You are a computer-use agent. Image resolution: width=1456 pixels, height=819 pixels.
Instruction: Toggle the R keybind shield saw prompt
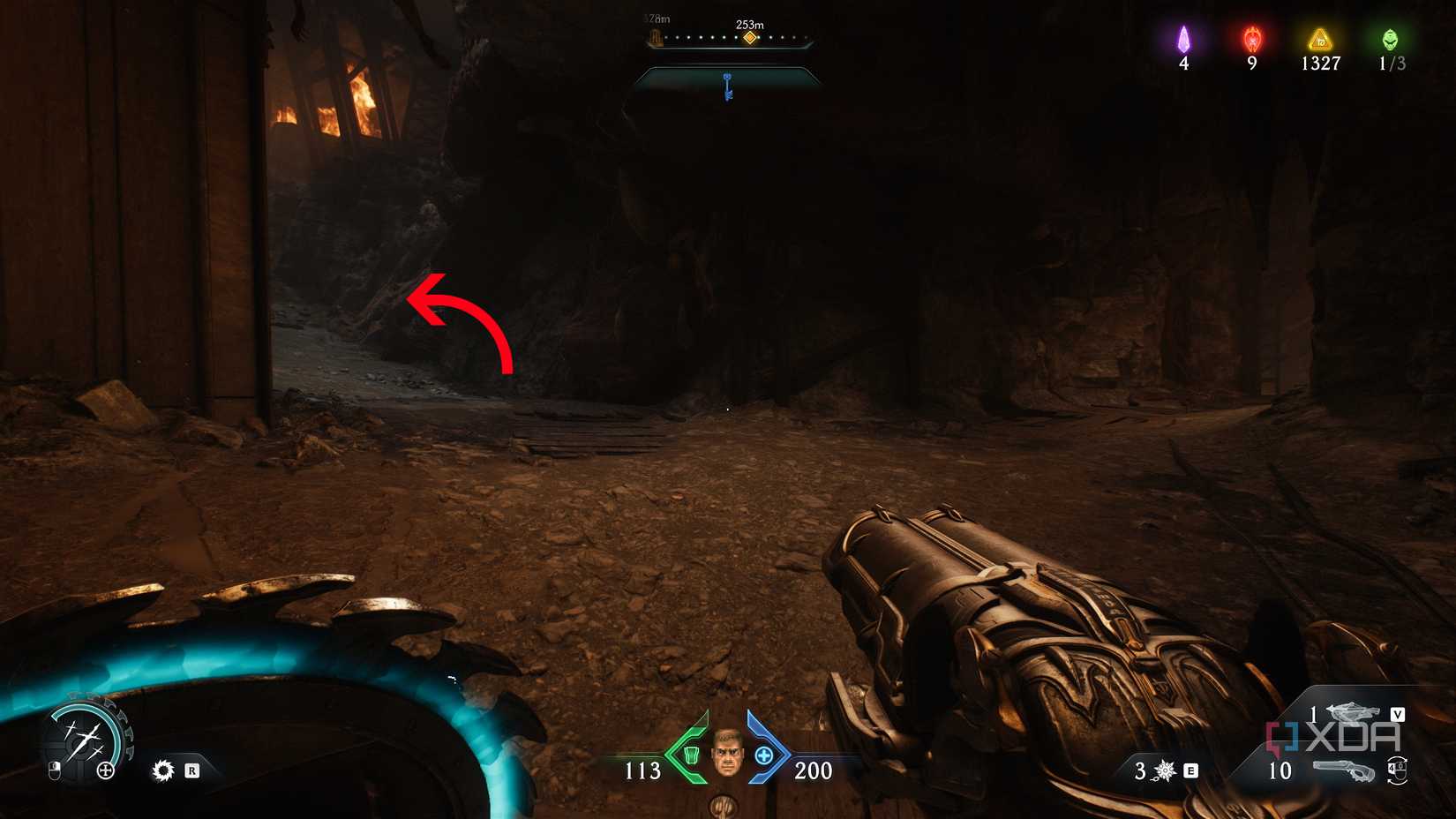[x=193, y=770]
